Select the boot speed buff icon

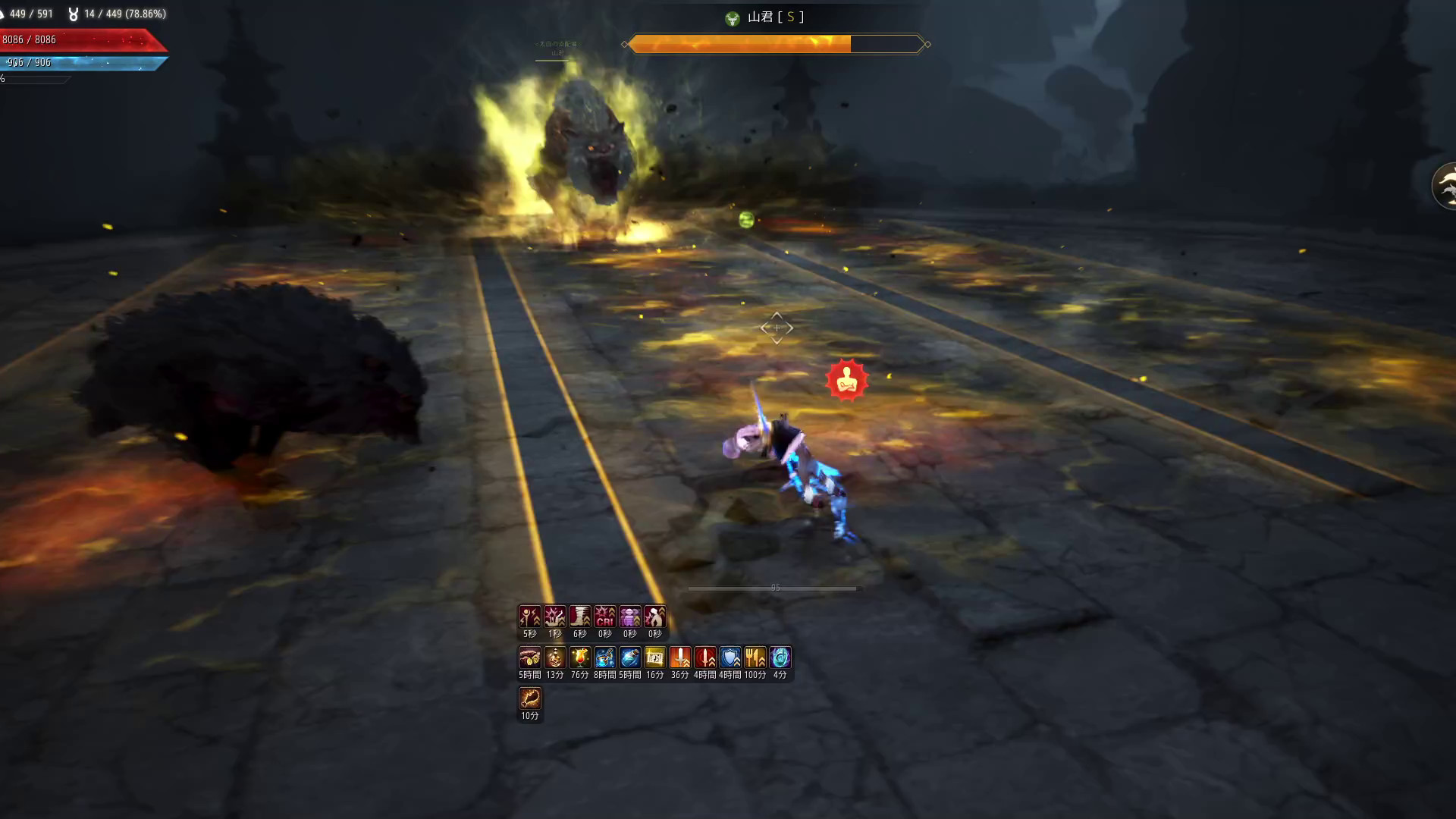tap(580, 617)
